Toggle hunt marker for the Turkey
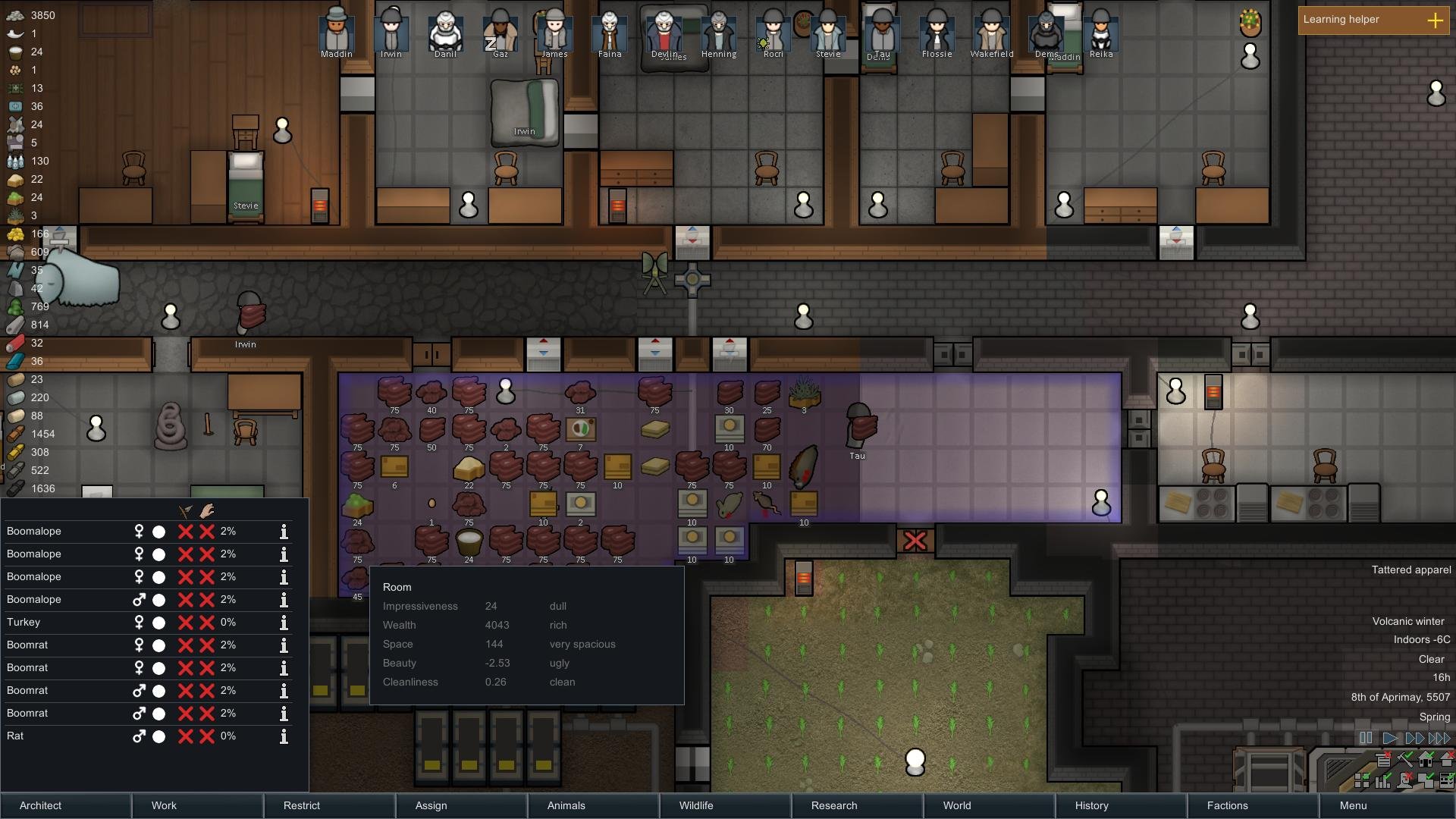The image size is (1456, 819). tap(185, 623)
